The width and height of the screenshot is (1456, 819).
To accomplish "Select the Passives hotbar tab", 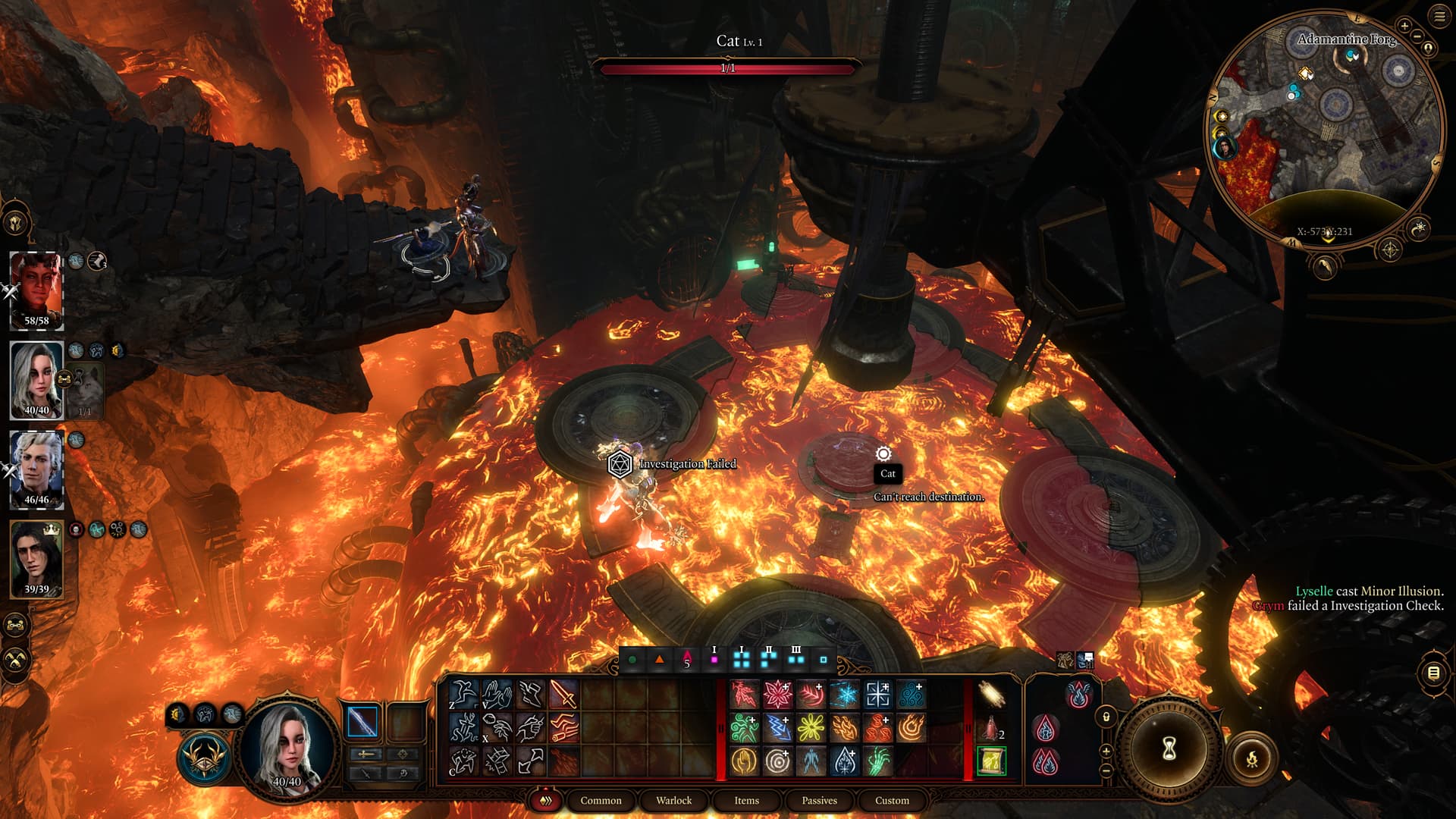I will pyautogui.click(x=819, y=800).
